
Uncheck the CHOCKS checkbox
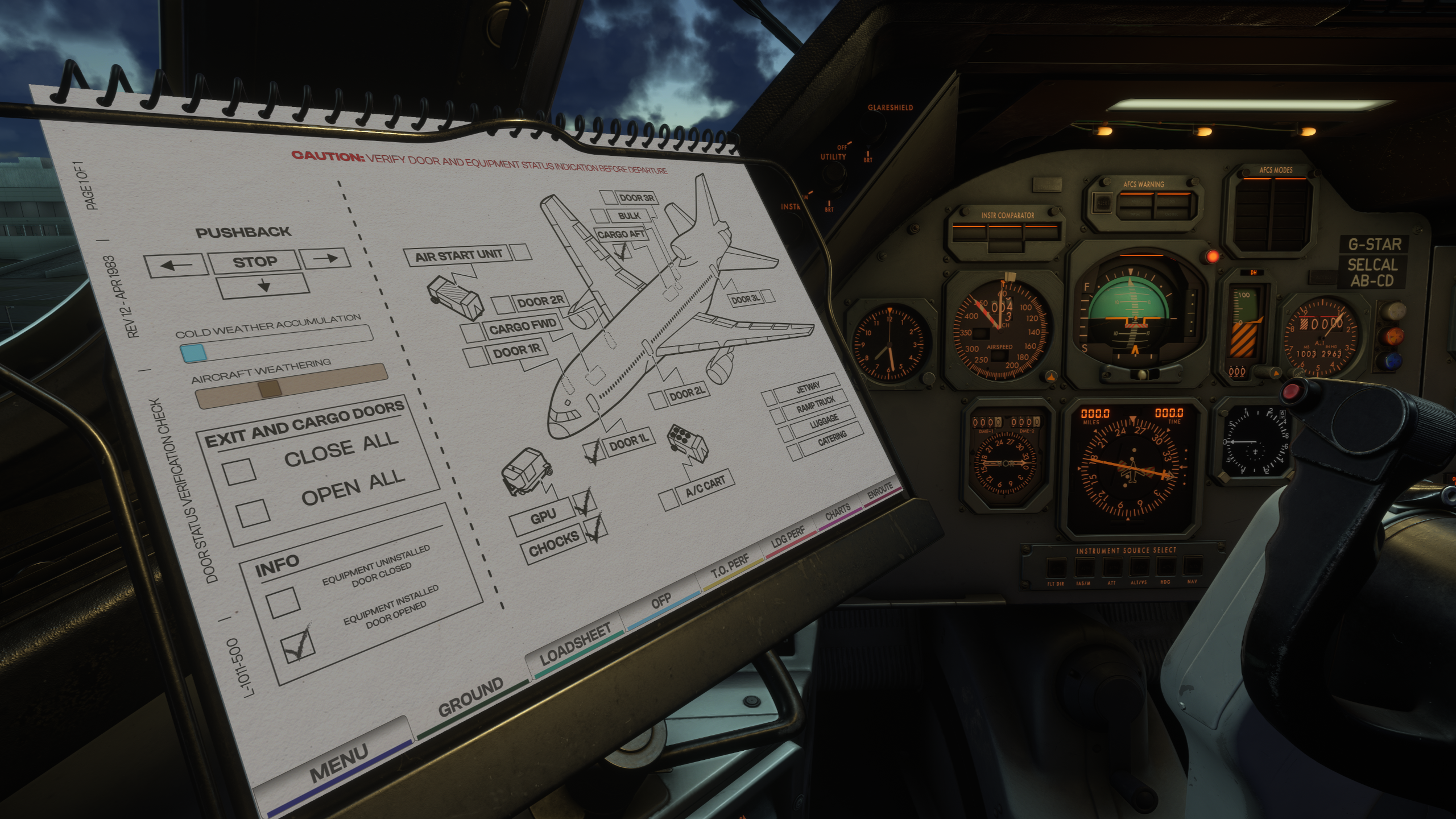pos(595,528)
